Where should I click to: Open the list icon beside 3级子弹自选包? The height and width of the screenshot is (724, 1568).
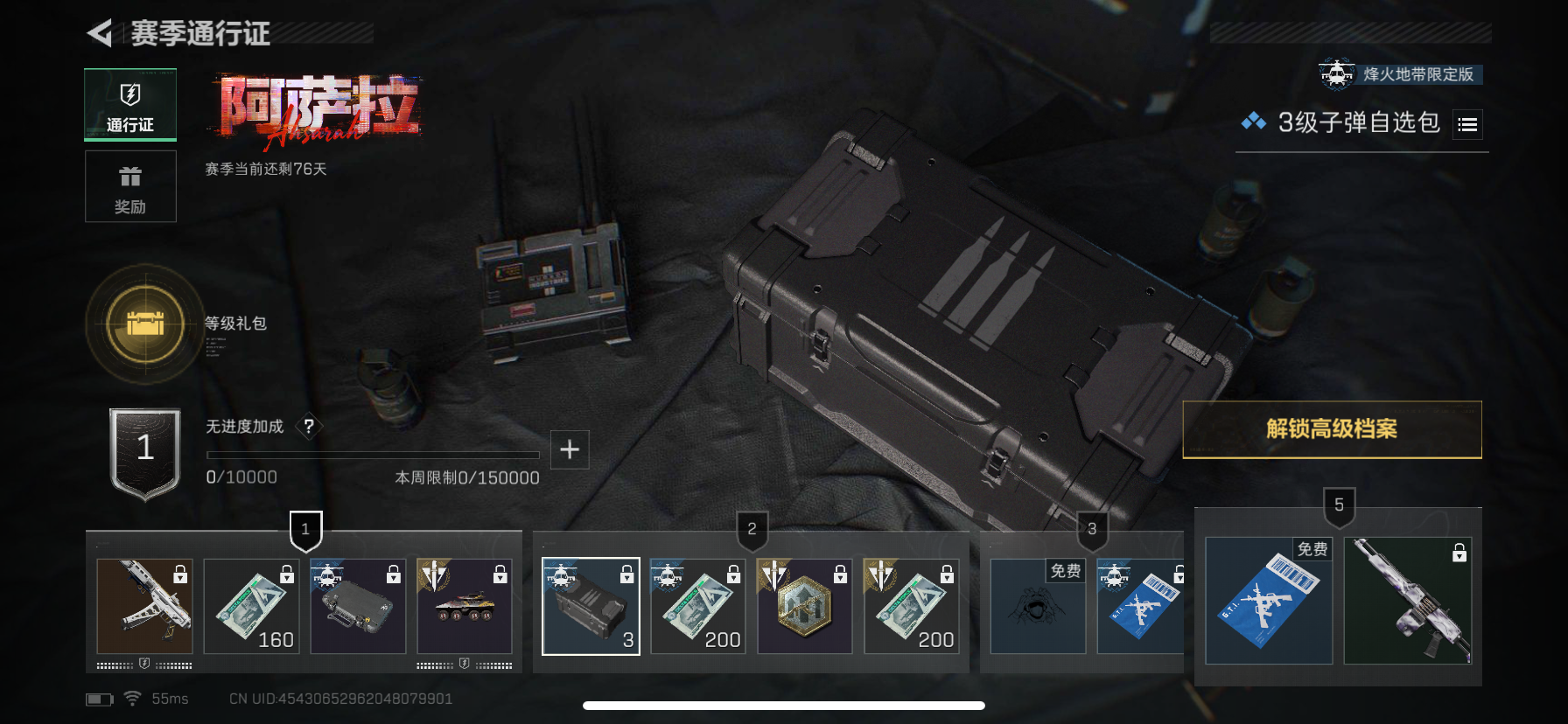tap(1467, 125)
